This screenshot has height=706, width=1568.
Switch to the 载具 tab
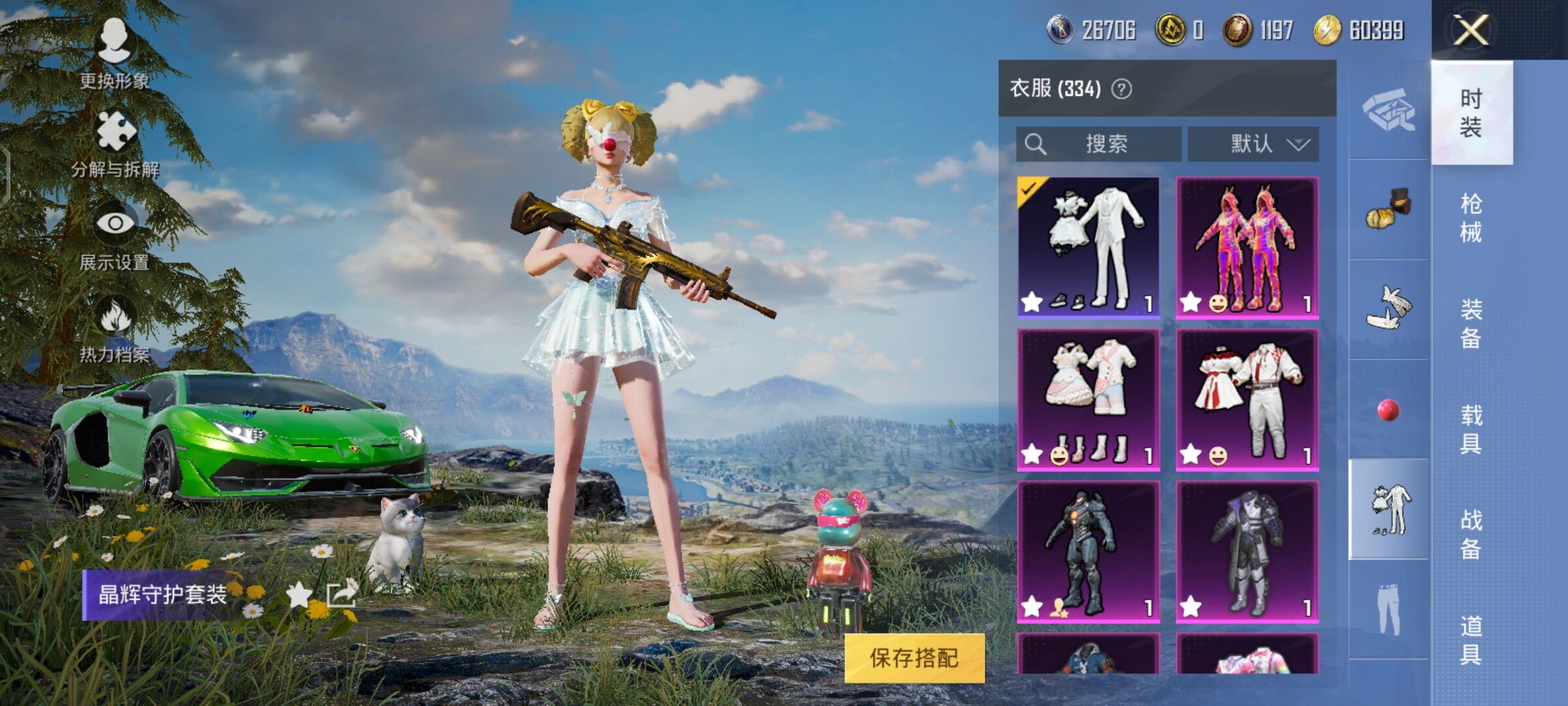1471,429
